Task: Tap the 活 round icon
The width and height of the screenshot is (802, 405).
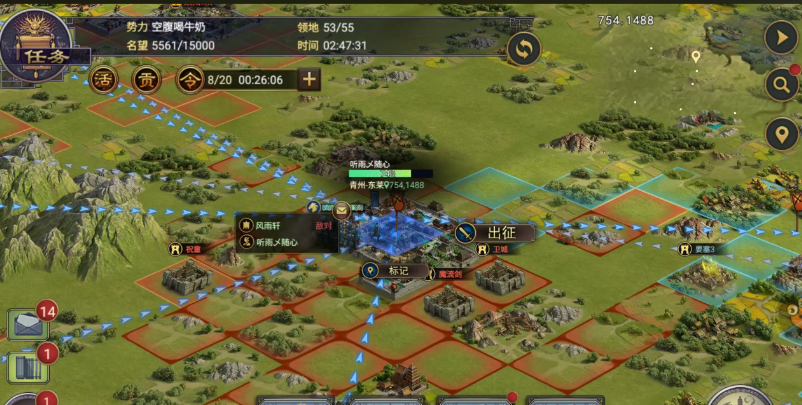Action: coord(103,80)
